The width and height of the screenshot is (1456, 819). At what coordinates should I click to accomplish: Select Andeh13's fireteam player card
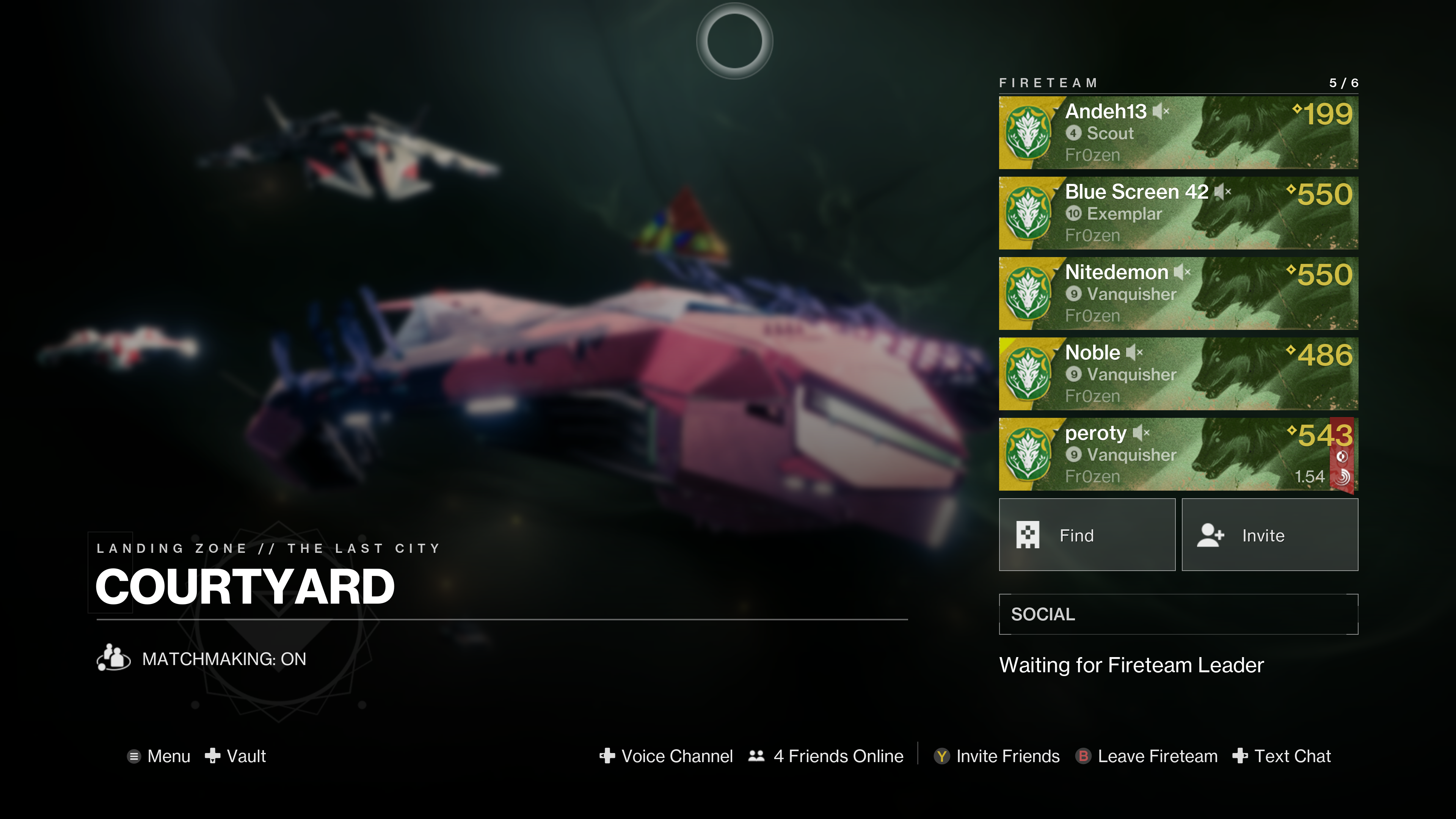coord(1178,133)
